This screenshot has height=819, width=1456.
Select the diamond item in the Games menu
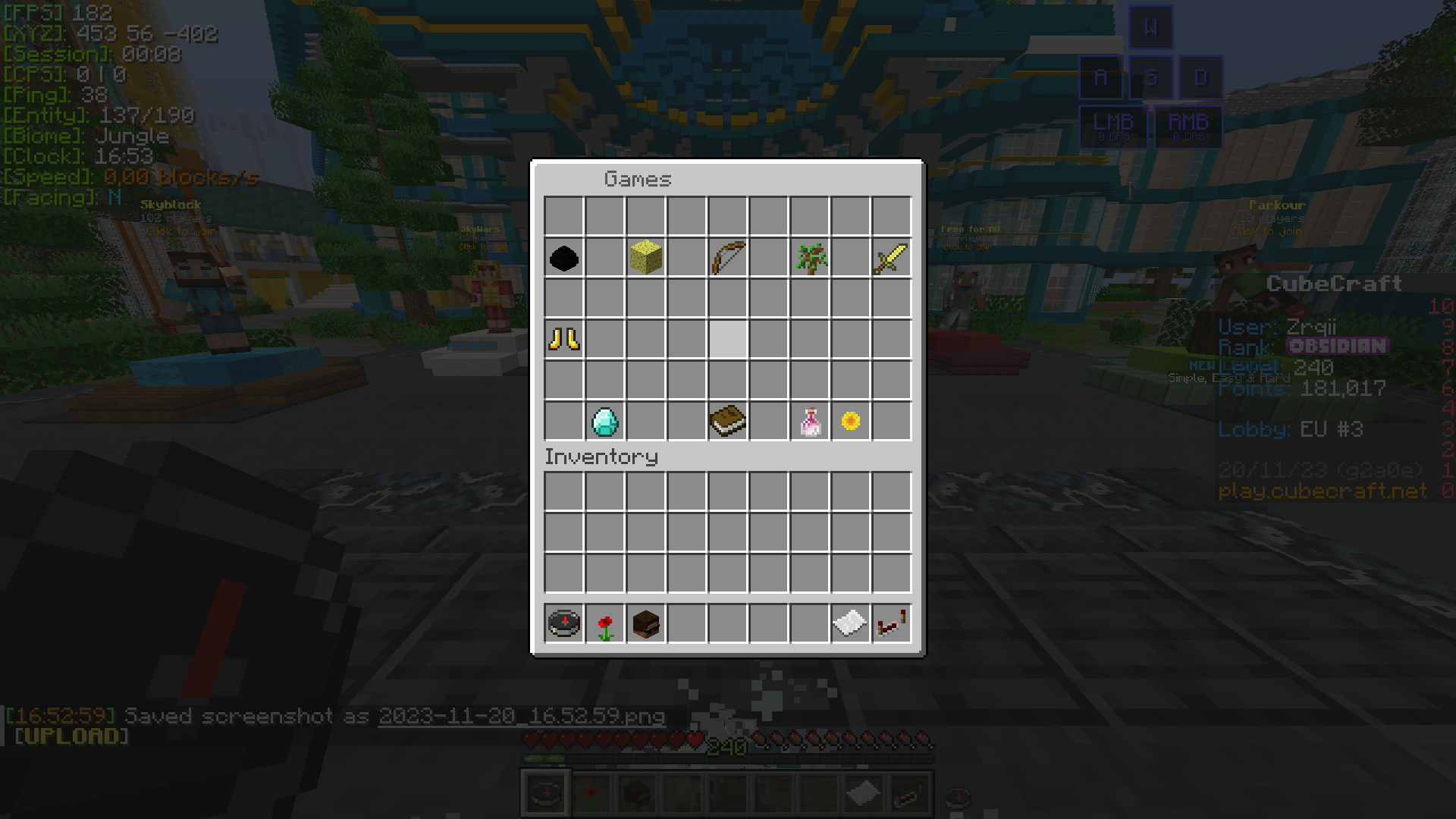click(x=604, y=422)
